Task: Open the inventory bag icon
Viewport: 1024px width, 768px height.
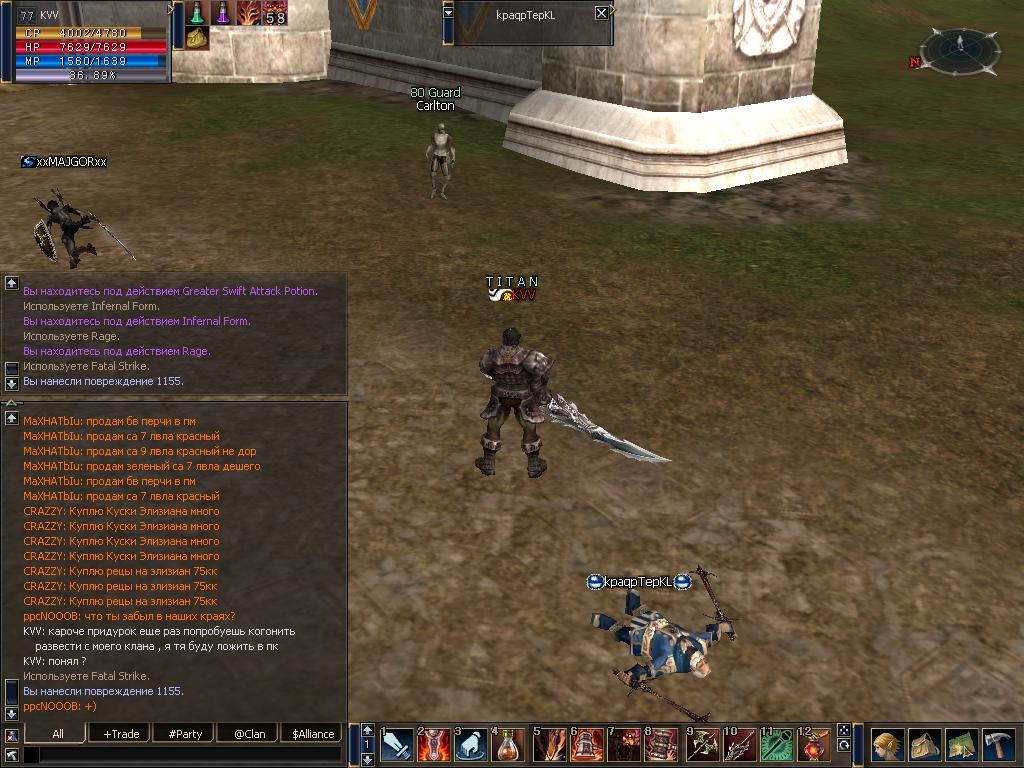Action: point(924,745)
